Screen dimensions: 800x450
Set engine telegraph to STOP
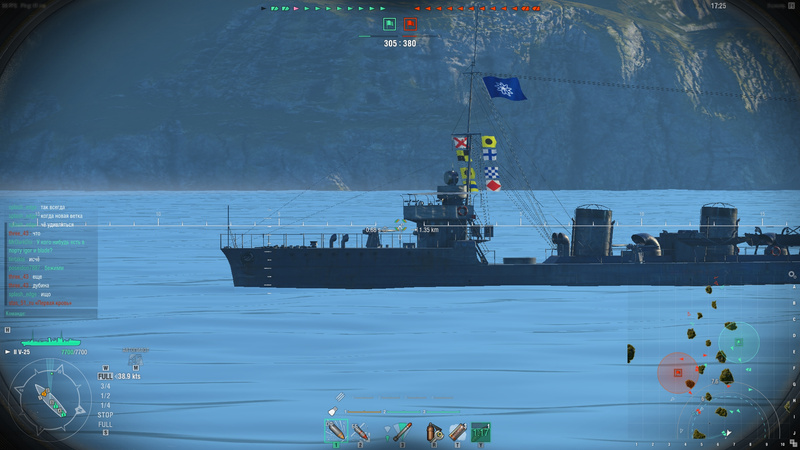105,414
